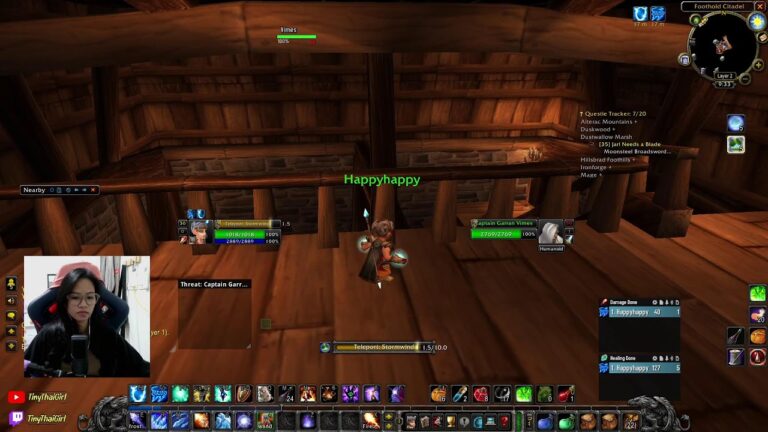Click the blue orb buff icon below minimap
This screenshot has height=432, width=768.
click(x=735, y=123)
